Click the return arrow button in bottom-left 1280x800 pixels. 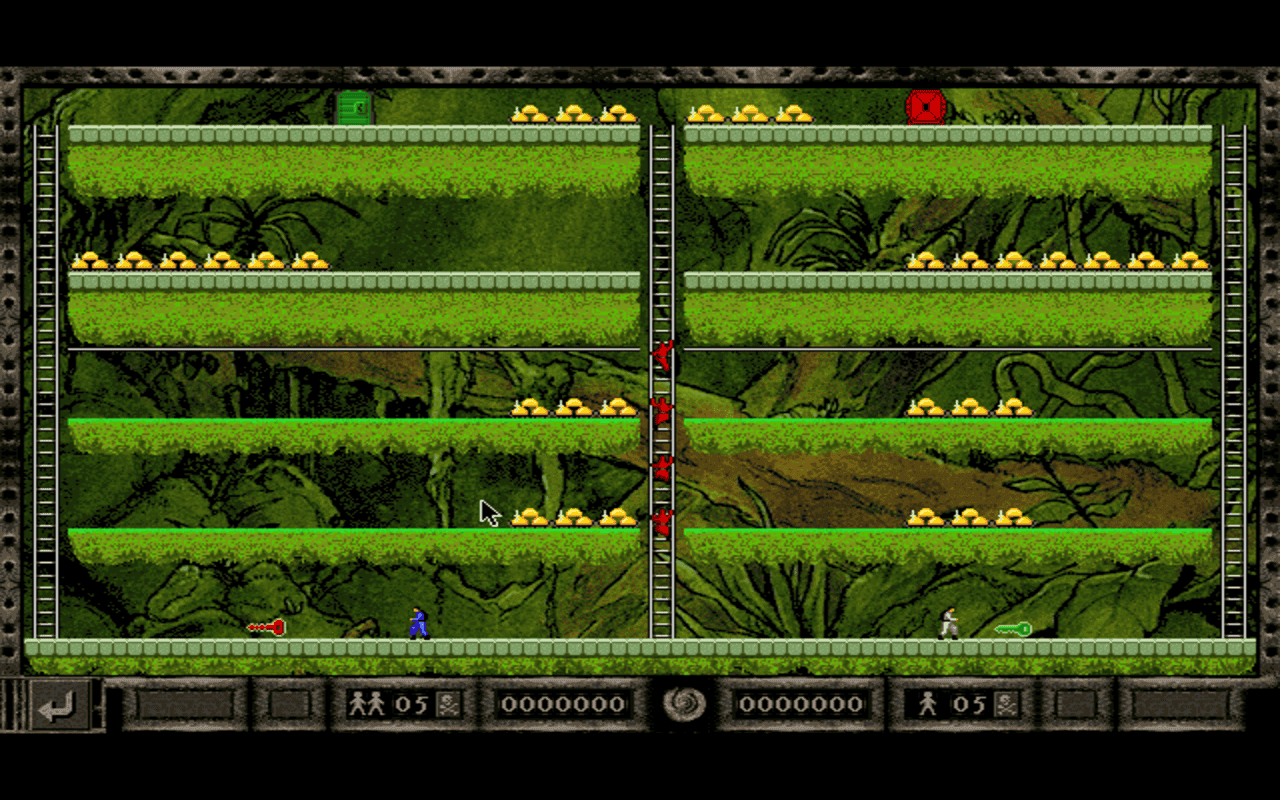tap(62, 706)
